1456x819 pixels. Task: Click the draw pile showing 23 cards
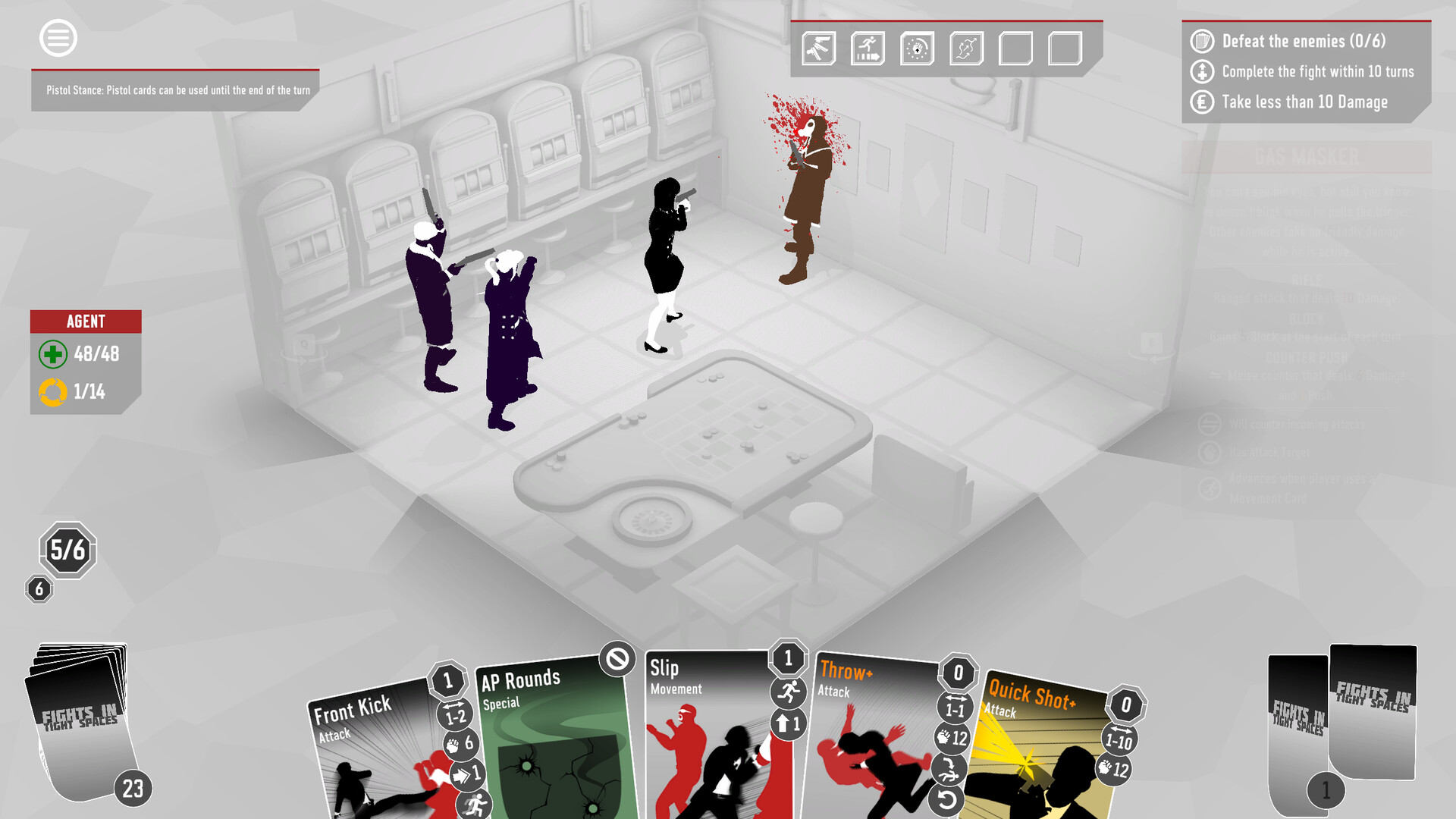[80, 720]
